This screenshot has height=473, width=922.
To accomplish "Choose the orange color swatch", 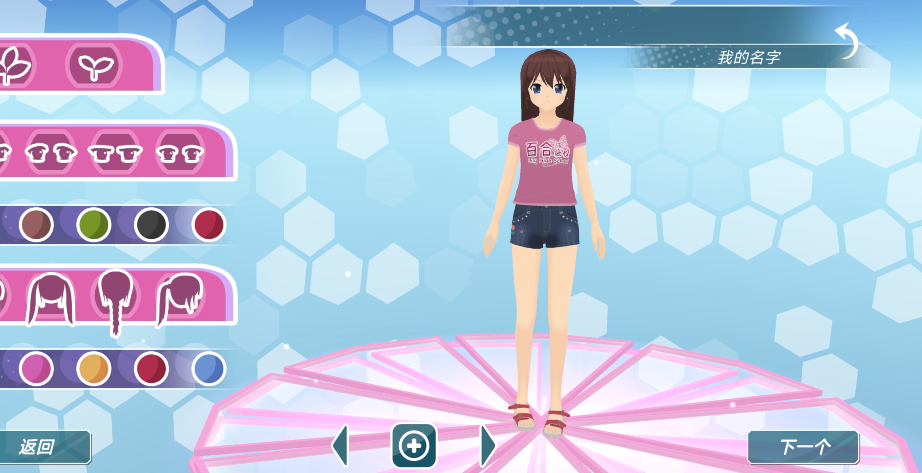I will 94,368.
